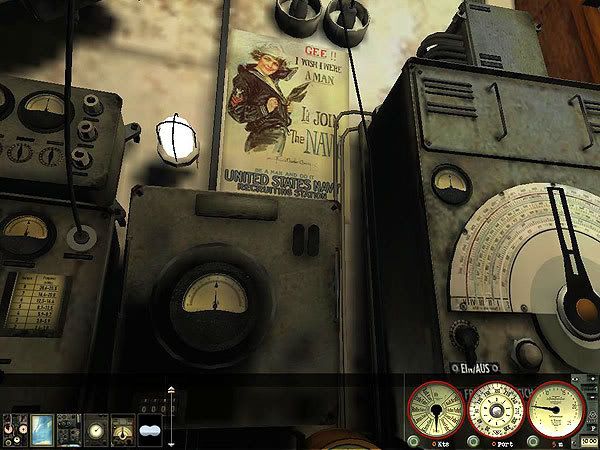The image size is (600, 450).
Task: Set speed on the engine telegraph dial
Action: tap(436, 410)
